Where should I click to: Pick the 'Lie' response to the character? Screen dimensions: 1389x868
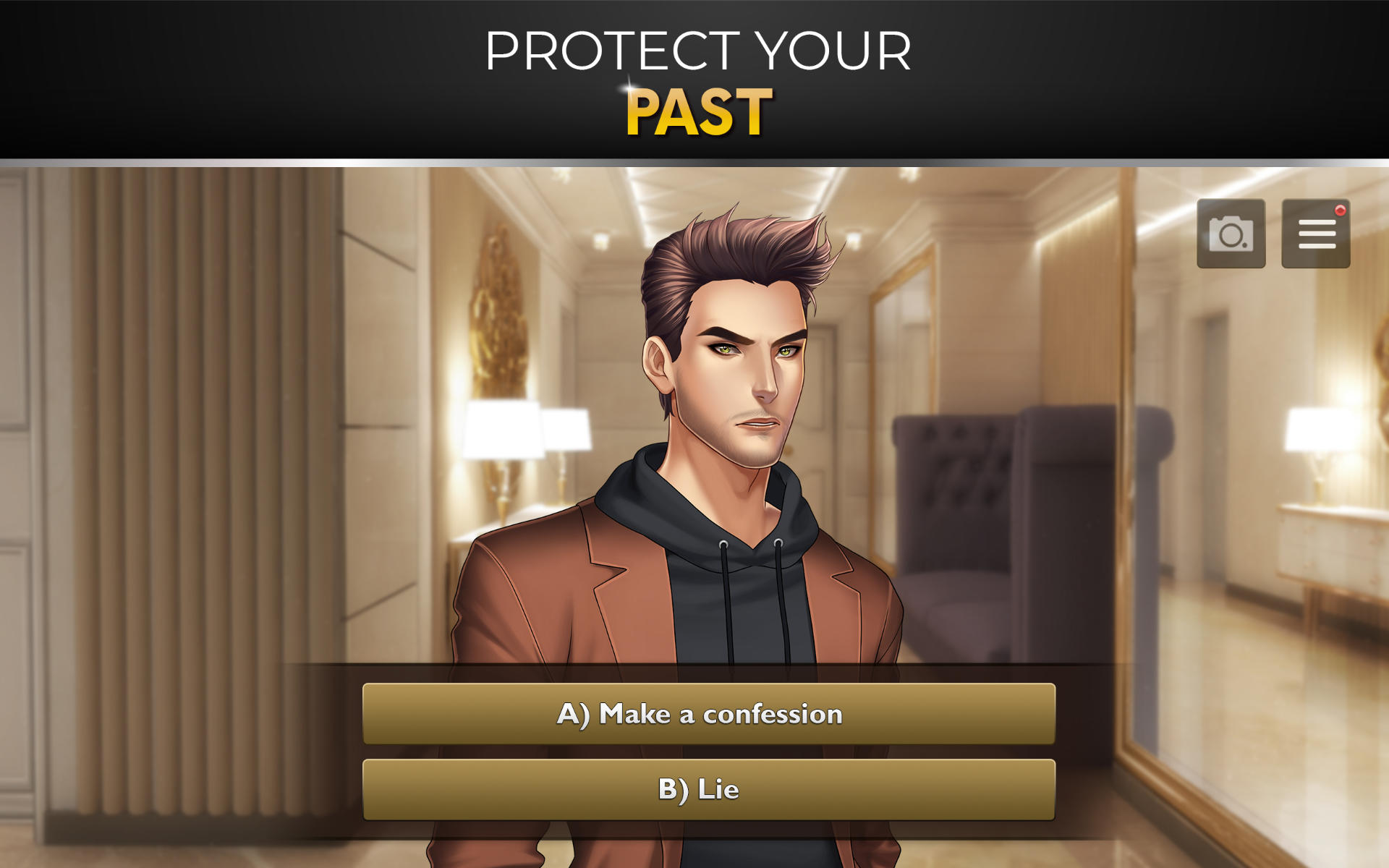pyautogui.click(x=697, y=789)
